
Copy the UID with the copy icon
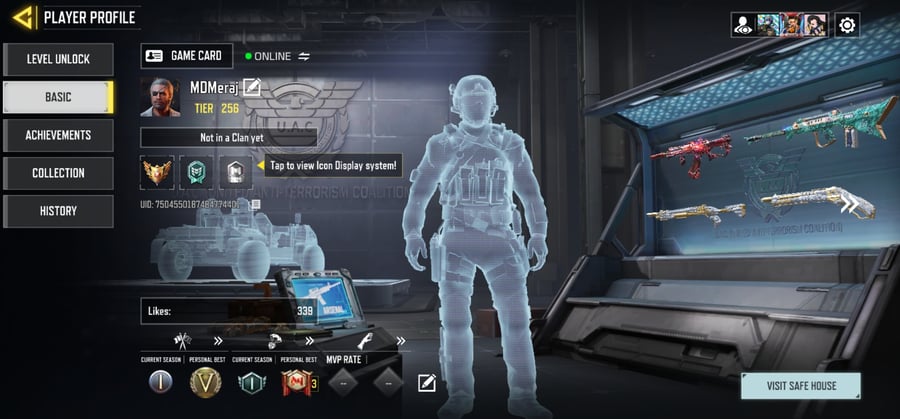click(256, 204)
